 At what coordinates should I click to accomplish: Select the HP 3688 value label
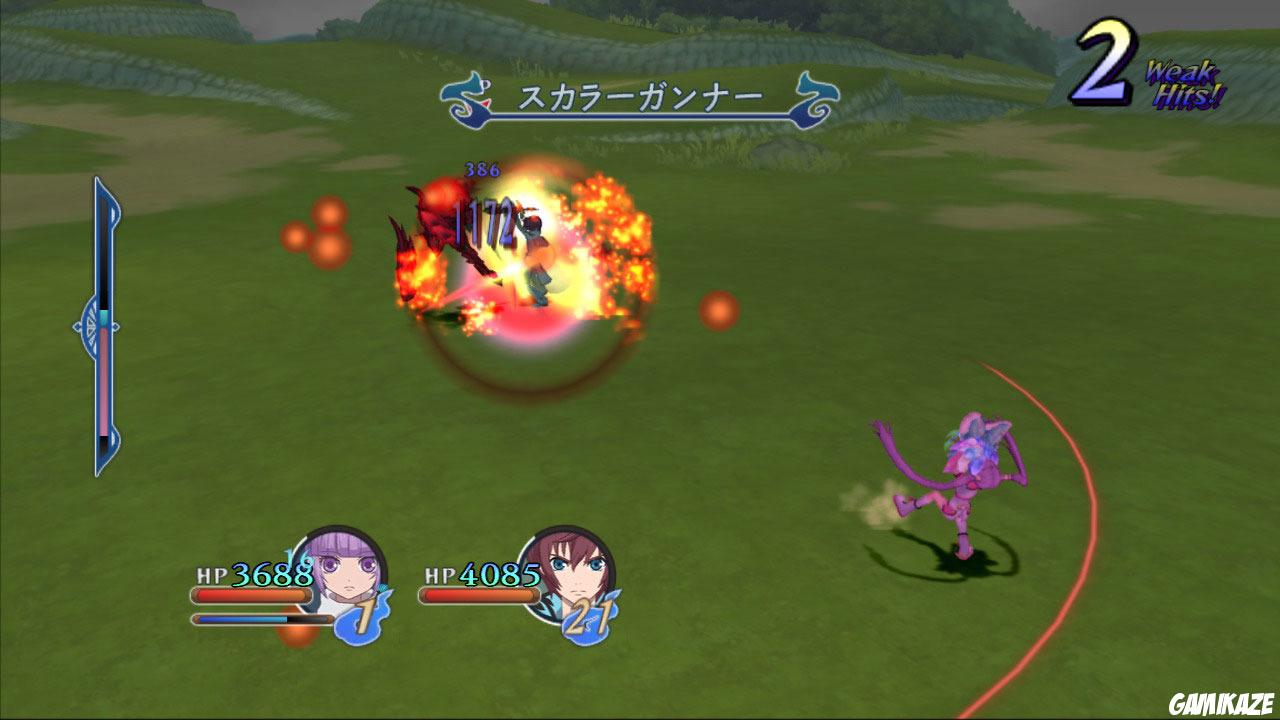(253, 575)
